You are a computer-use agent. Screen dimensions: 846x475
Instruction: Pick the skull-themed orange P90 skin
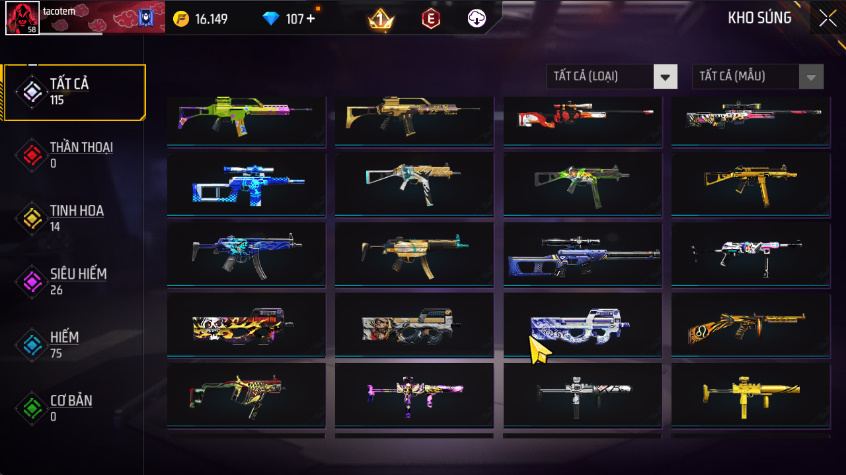point(246,324)
